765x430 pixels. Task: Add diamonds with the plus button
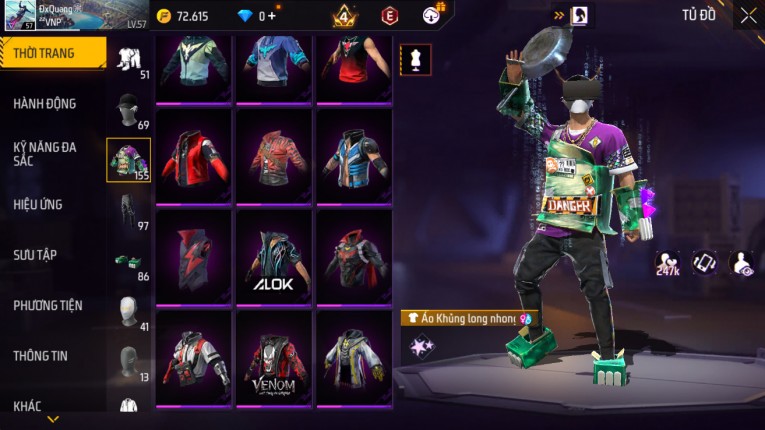click(271, 16)
